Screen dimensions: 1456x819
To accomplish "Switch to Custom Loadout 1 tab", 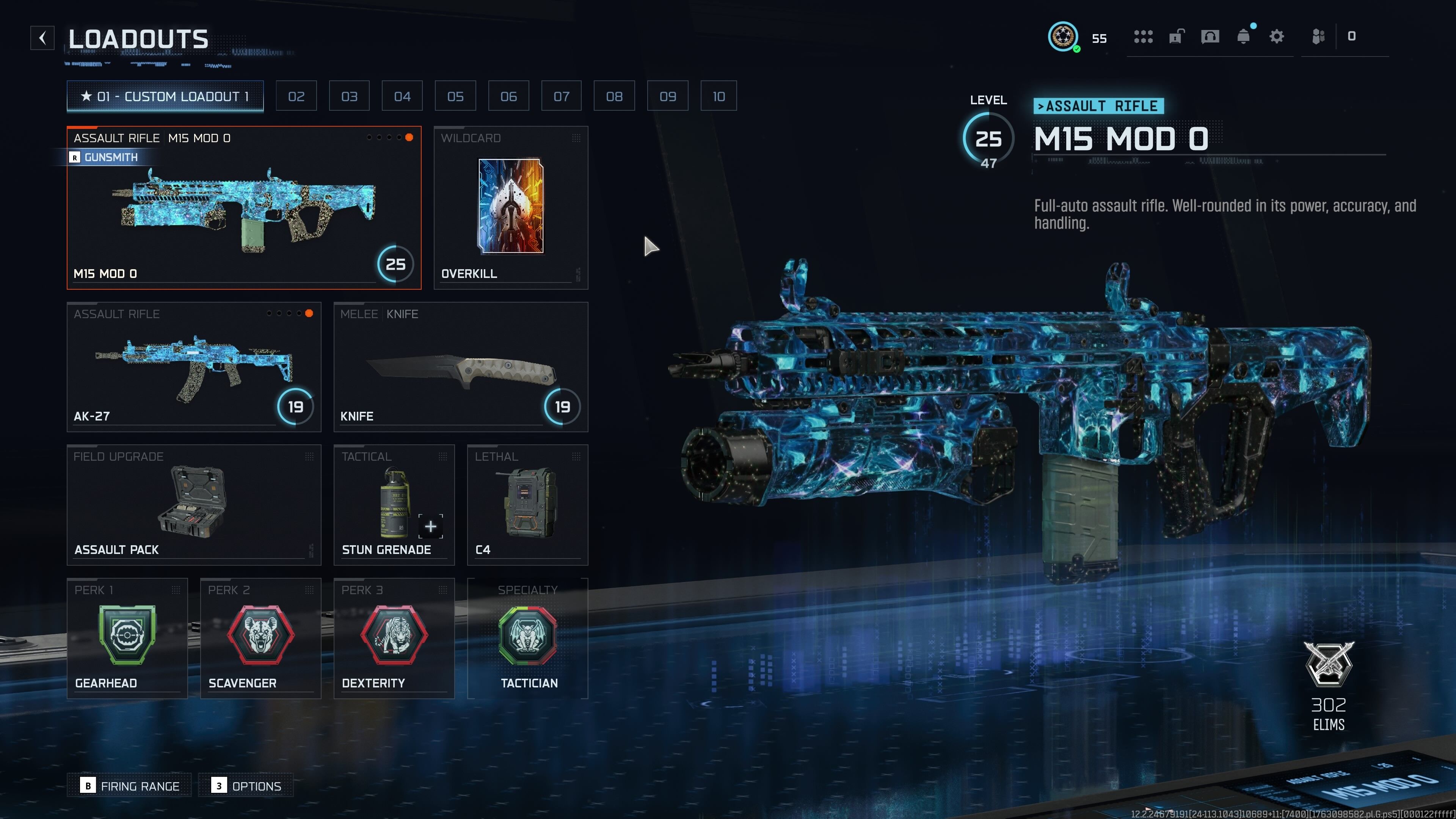I will tap(165, 96).
